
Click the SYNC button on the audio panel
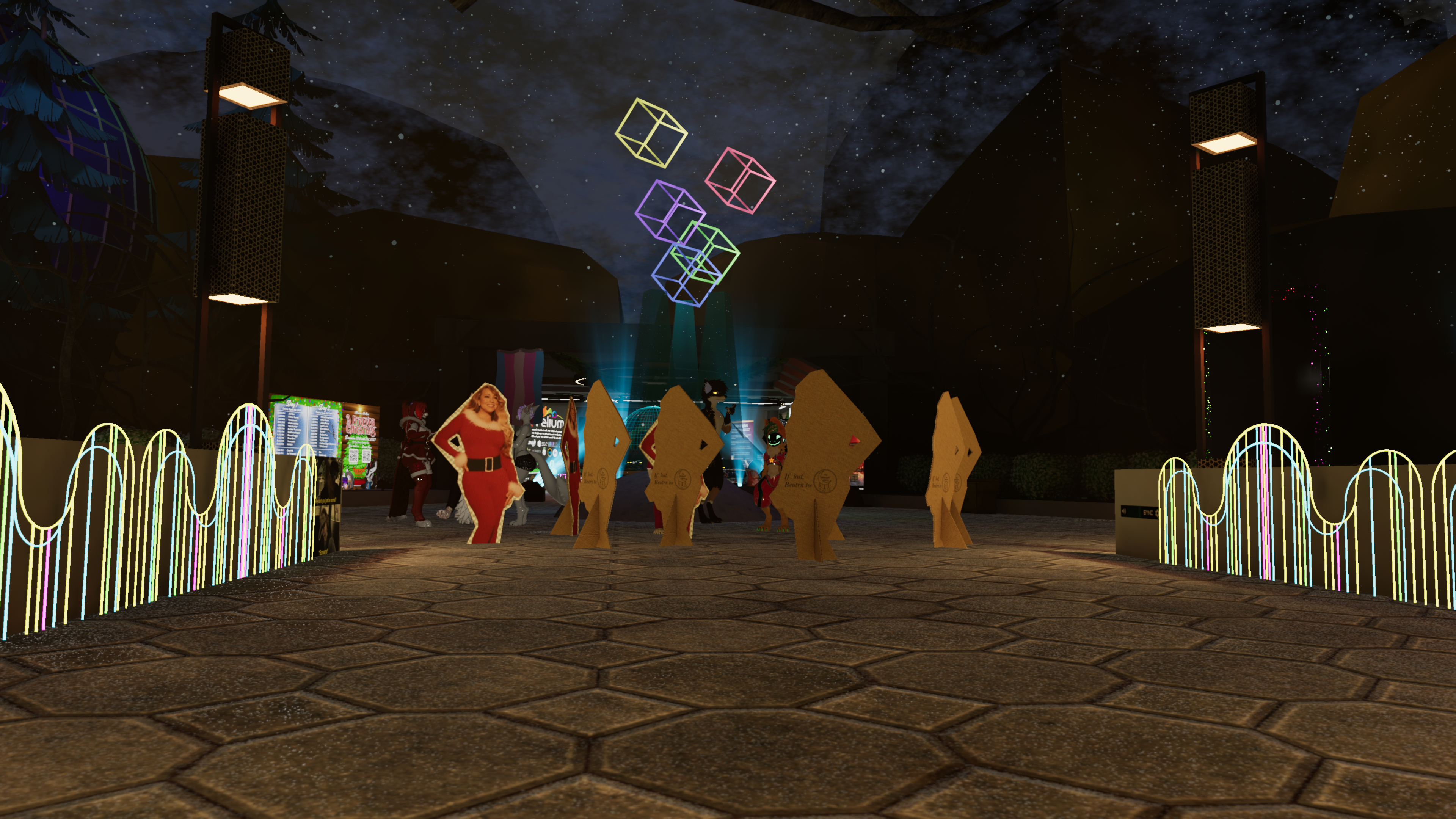[x=1148, y=513]
